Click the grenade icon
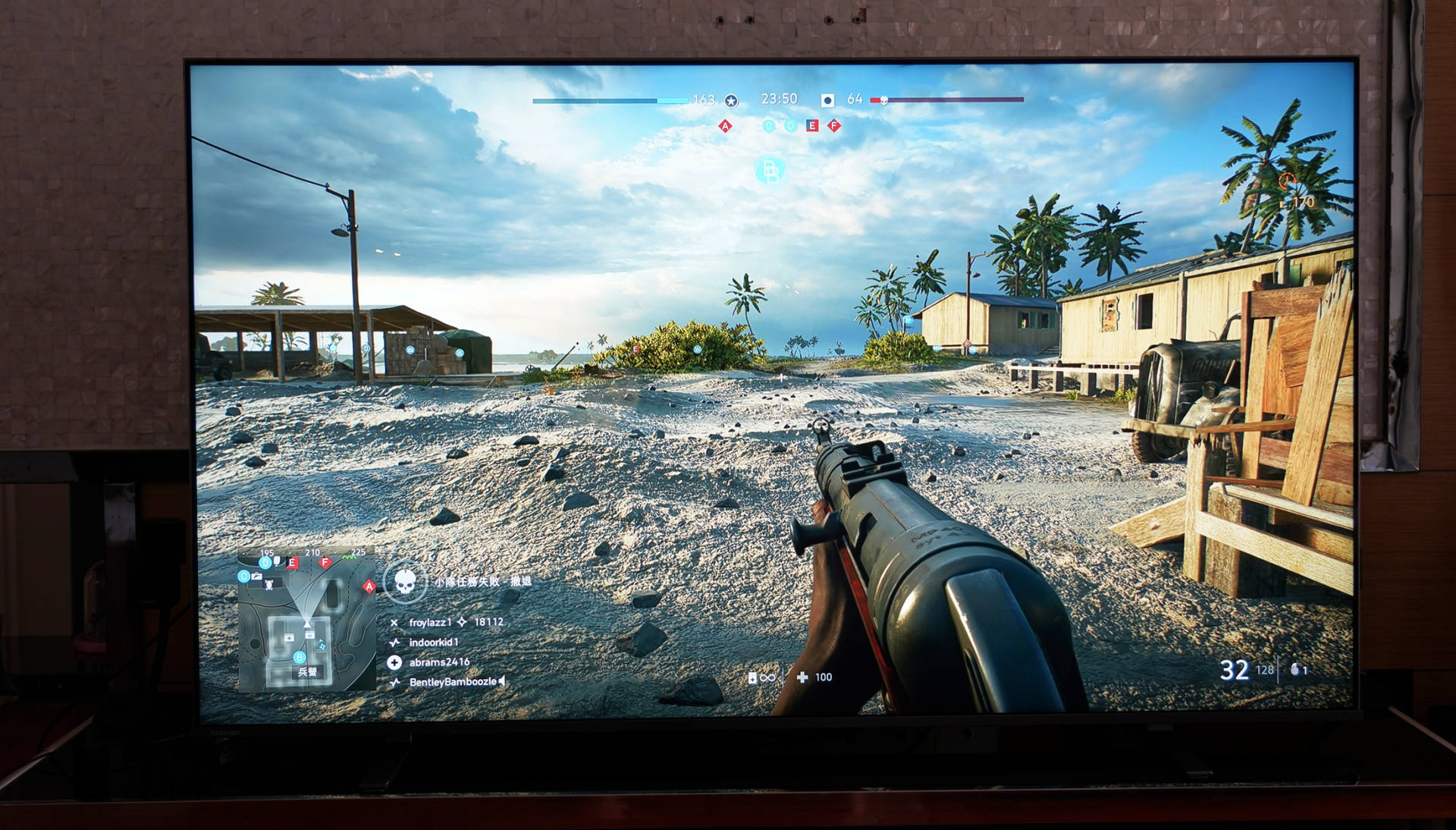 pyautogui.click(x=1296, y=669)
